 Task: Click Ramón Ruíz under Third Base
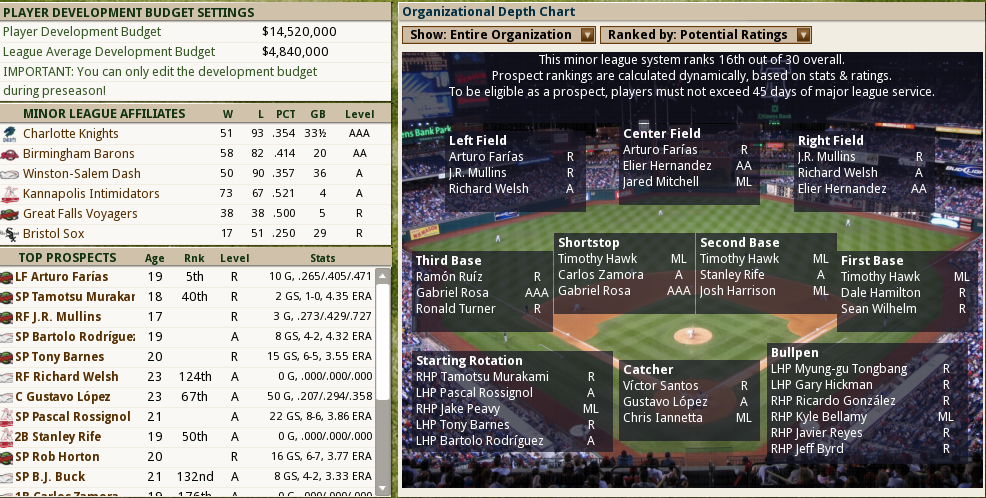pos(450,277)
